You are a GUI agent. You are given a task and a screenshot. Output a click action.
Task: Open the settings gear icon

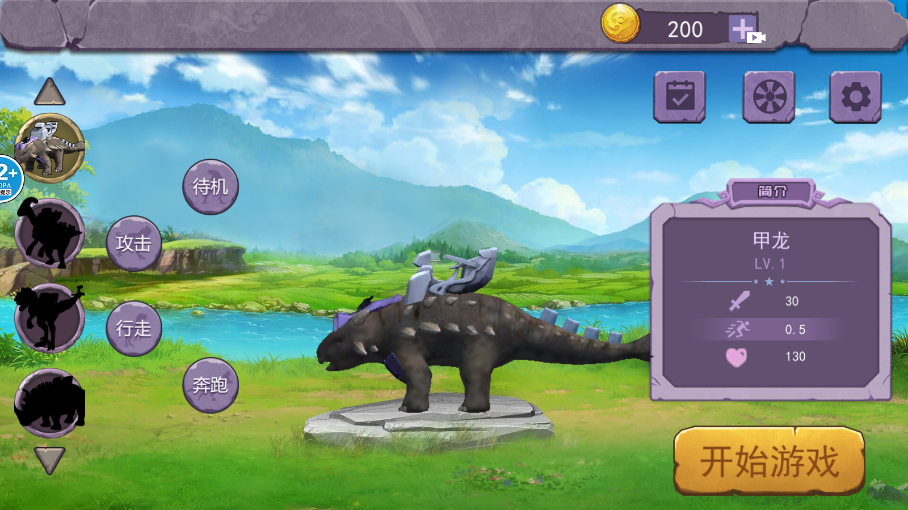coord(855,97)
